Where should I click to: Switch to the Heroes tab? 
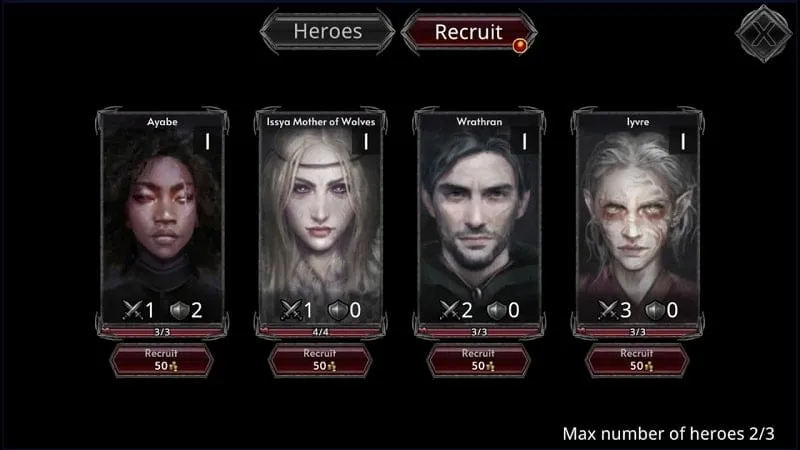point(327,31)
